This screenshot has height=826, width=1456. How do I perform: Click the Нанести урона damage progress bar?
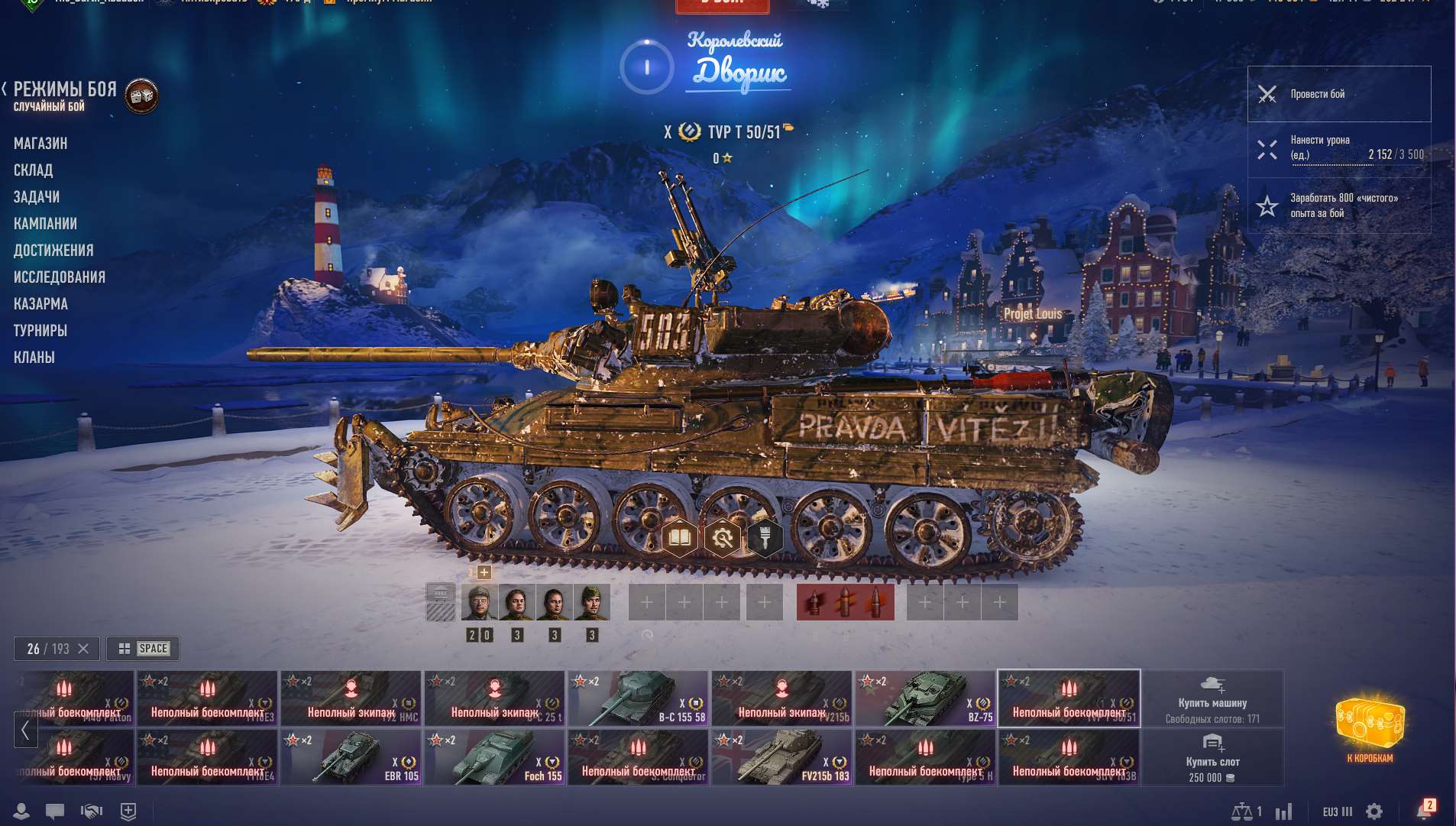[1339, 150]
